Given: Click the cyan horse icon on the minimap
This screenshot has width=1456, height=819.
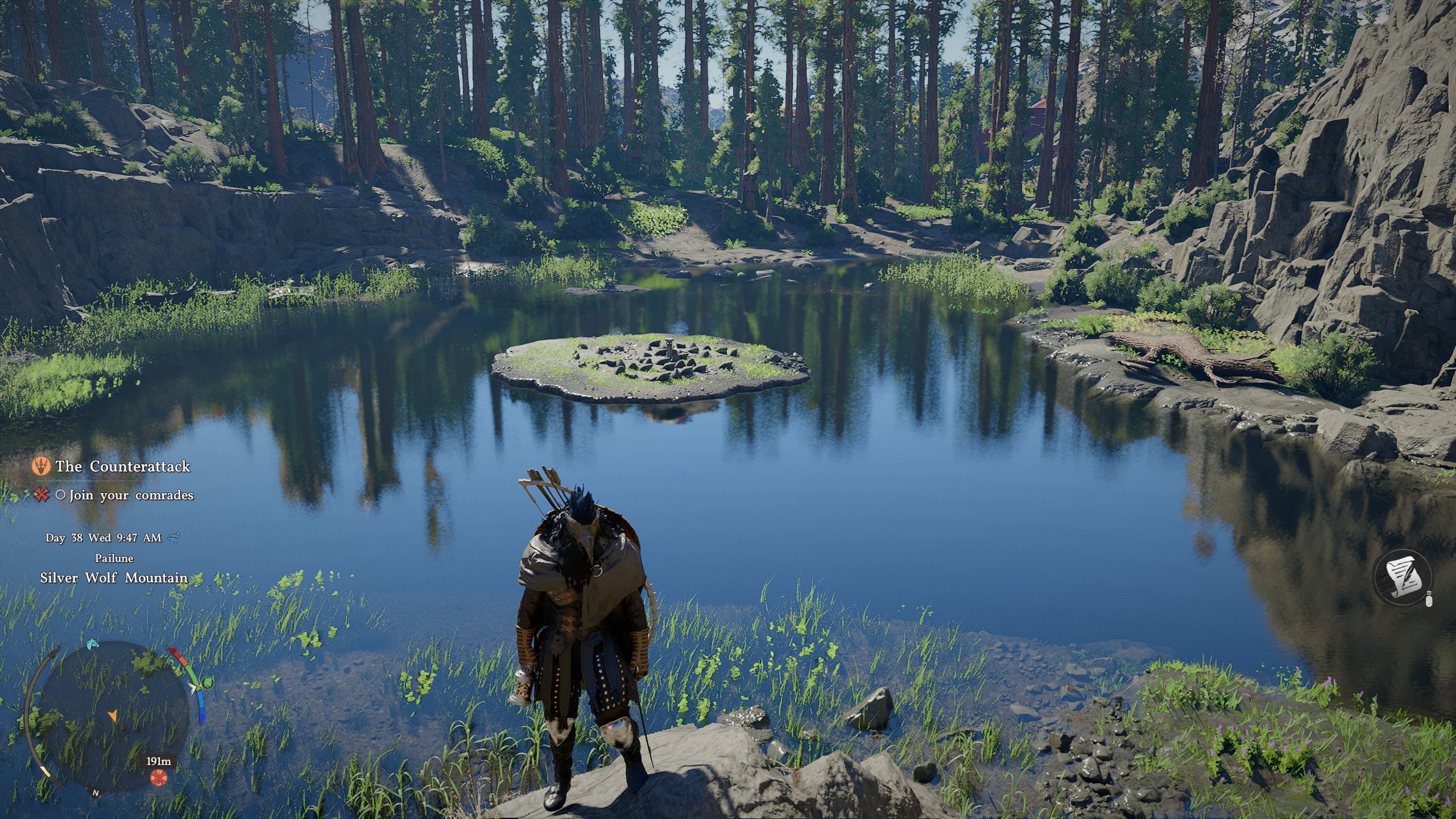Looking at the screenshot, I should click(92, 645).
